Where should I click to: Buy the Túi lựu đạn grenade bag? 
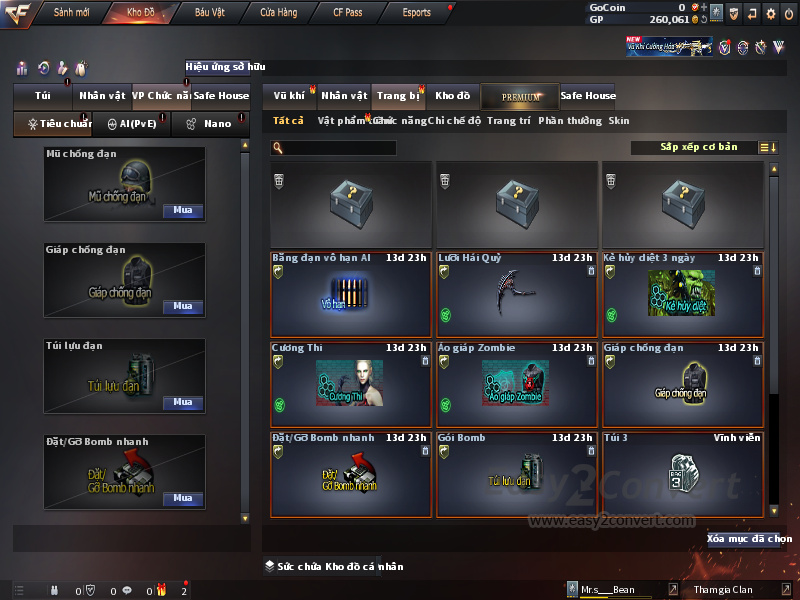click(182, 402)
